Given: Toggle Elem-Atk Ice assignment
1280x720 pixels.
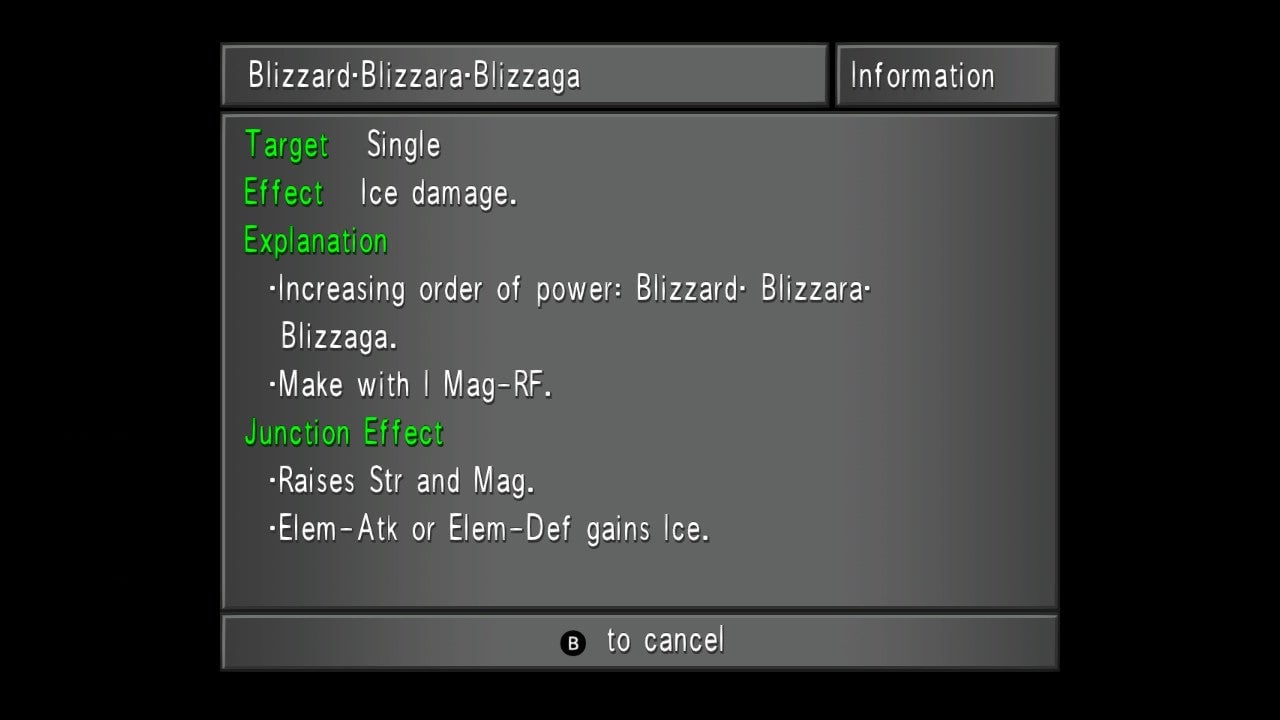Looking at the screenshot, I should (x=335, y=529).
